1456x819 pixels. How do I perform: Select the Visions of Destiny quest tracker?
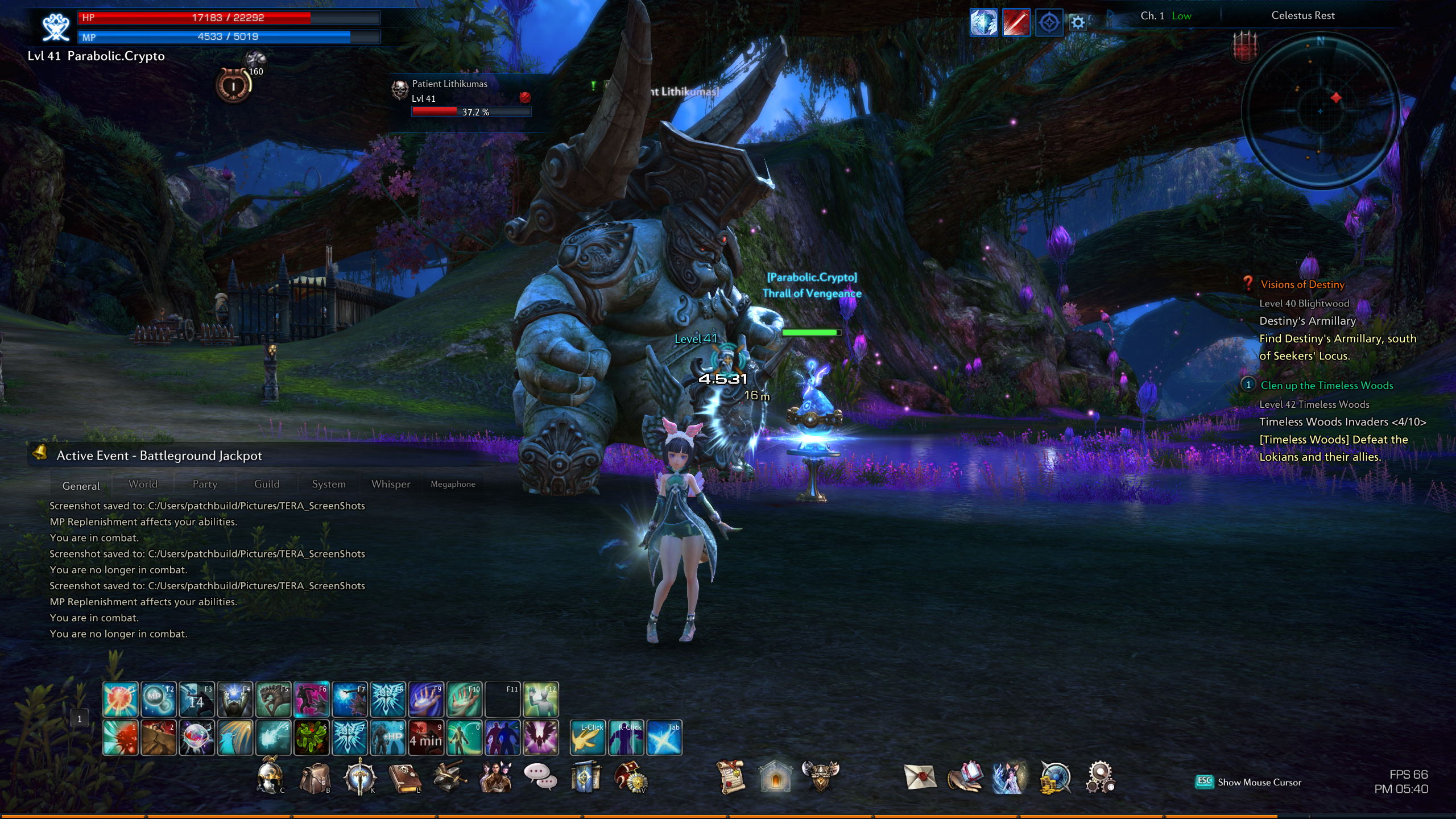(1302, 284)
